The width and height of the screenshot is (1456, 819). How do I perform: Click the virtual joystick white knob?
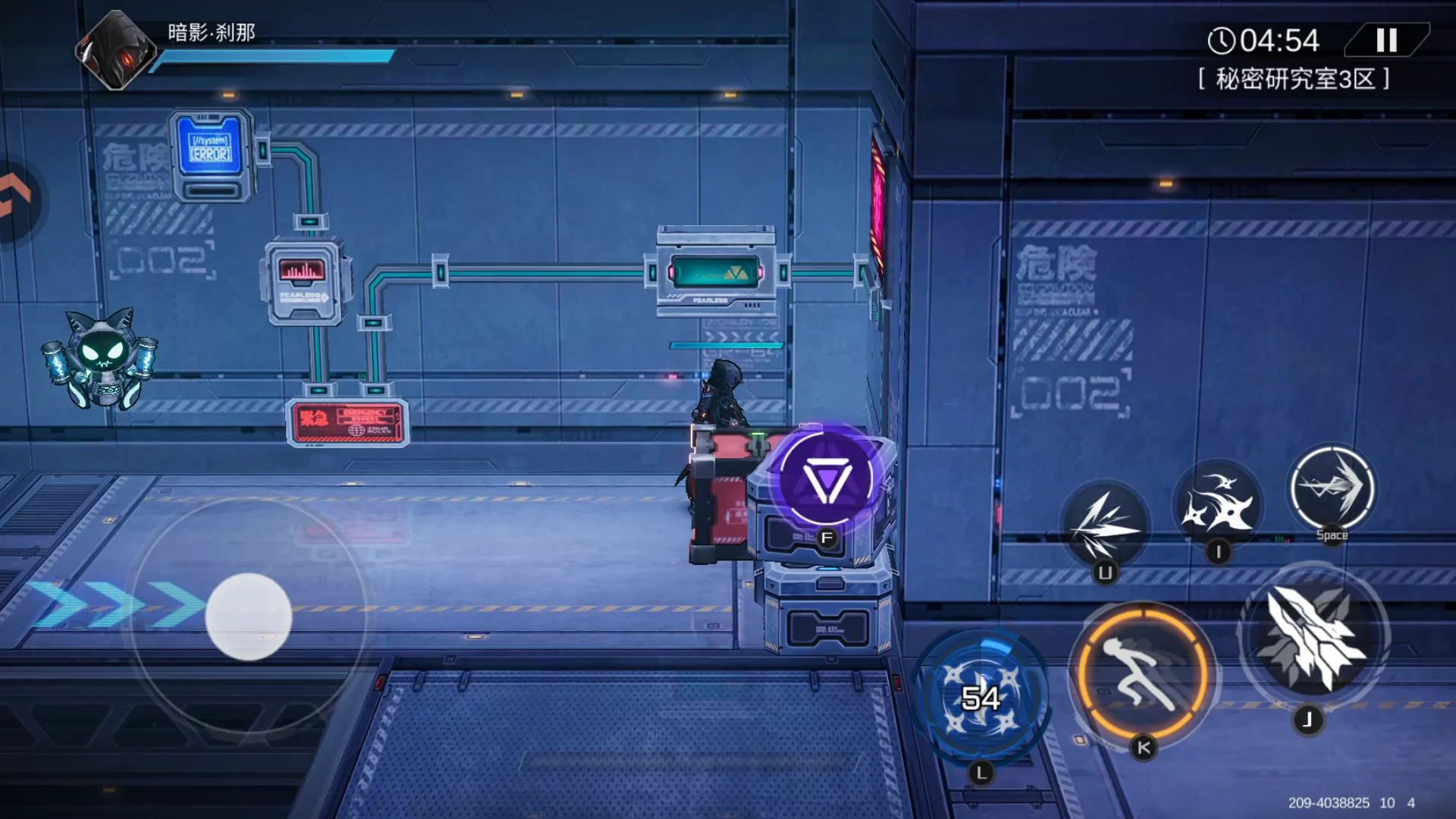[x=249, y=616]
